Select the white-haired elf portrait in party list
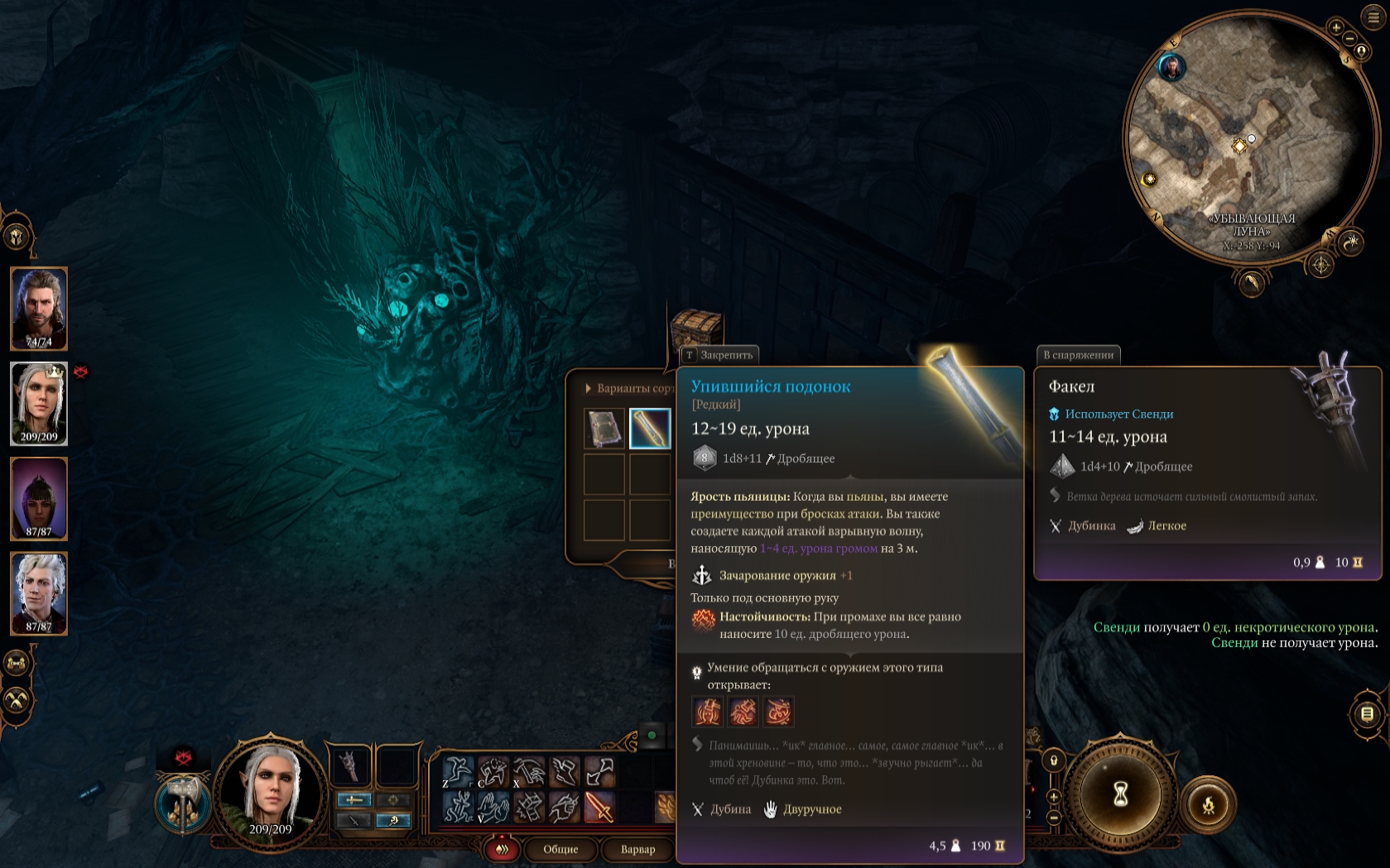The image size is (1390, 868). click(x=39, y=403)
